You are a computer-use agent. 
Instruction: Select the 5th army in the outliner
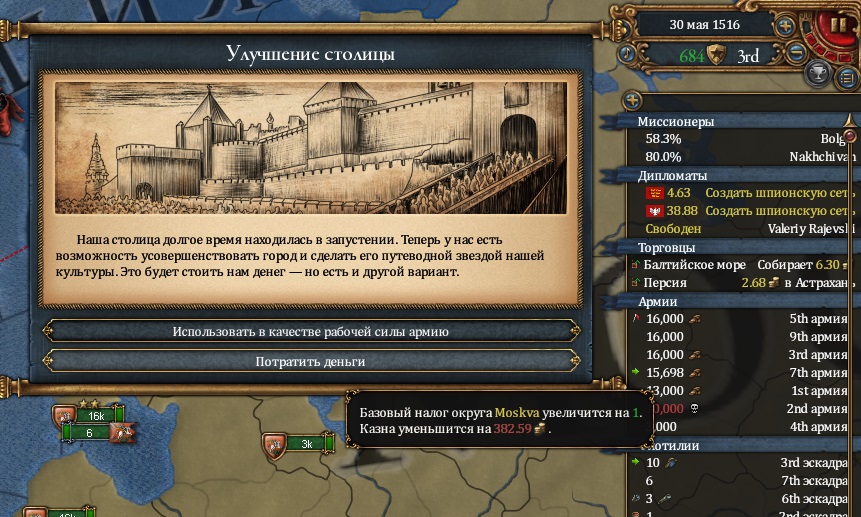click(740, 319)
